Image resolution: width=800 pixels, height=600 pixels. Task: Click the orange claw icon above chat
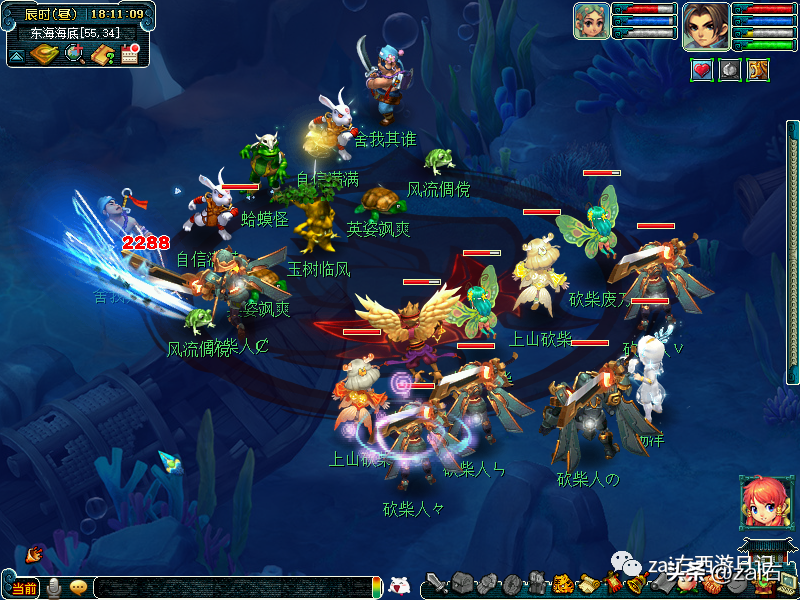(34, 552)
